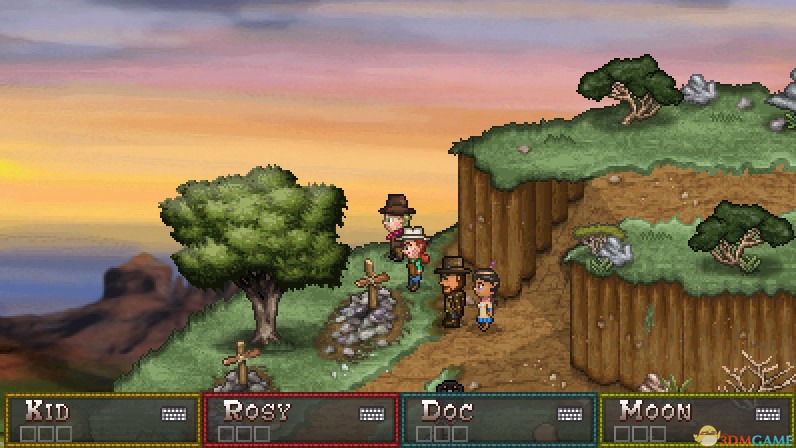Select the Kid character panel
This screenshot has width=796, height=448.
(x=102, y=420)
